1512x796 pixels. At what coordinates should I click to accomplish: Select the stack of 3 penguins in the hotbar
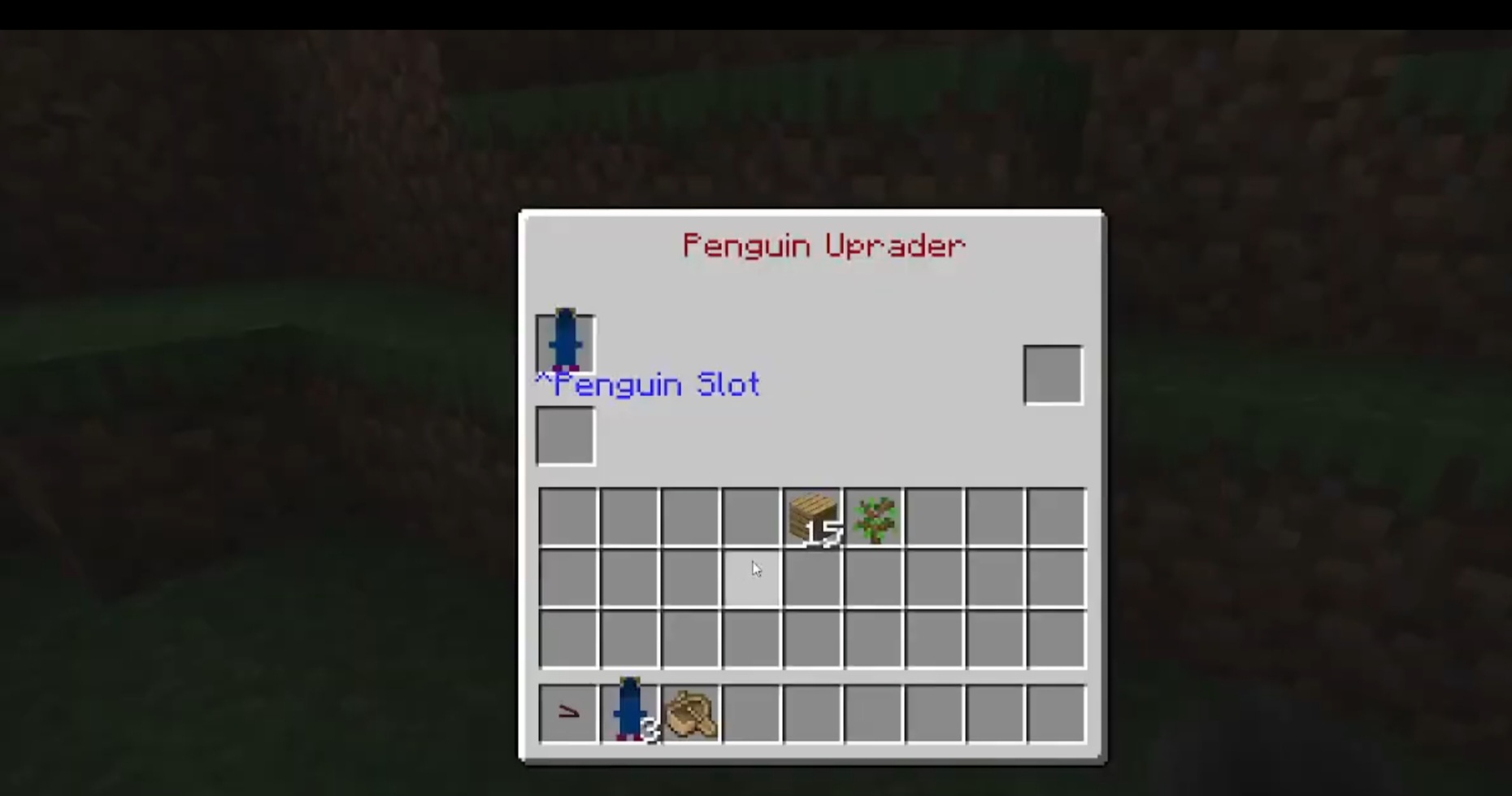pos(628,713)
